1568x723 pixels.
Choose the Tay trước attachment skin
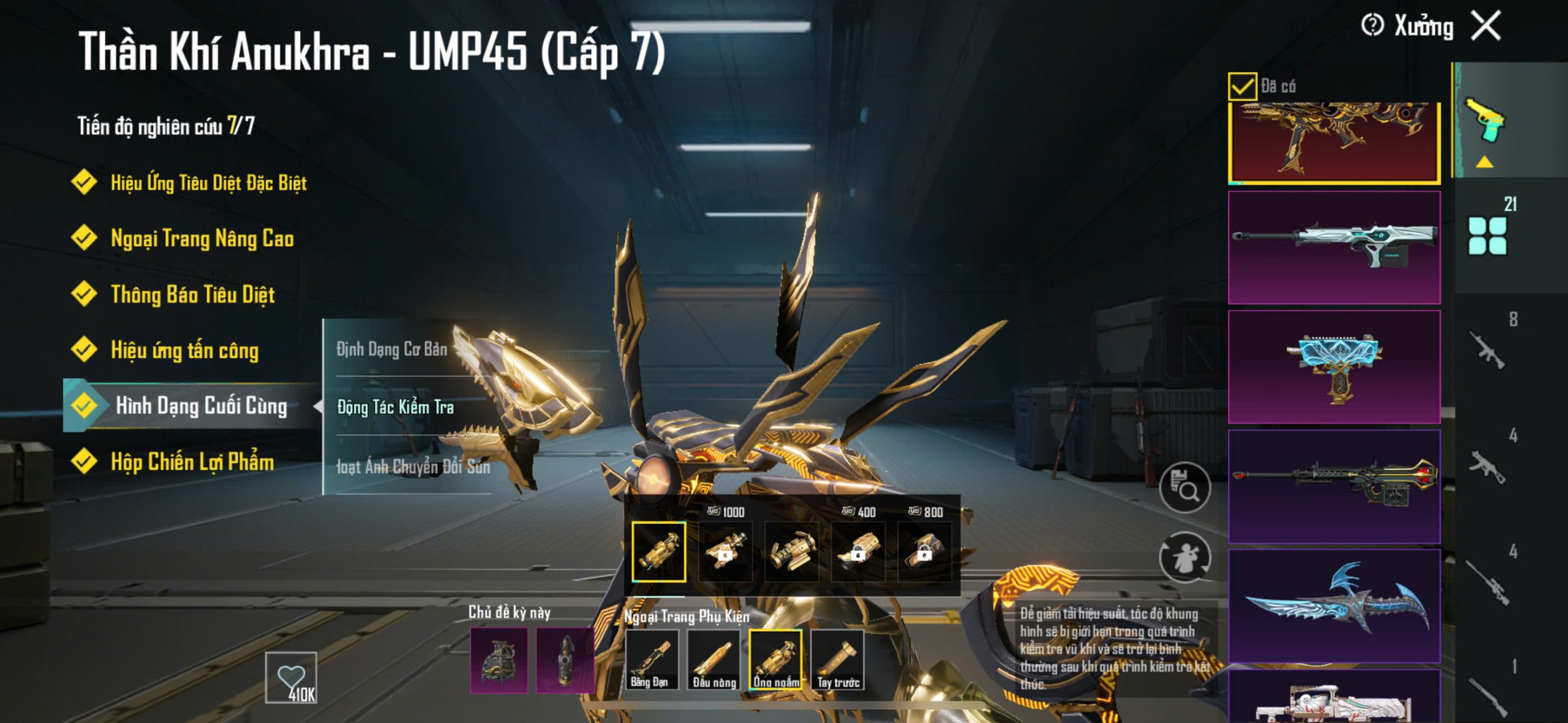pyautogui.click(x=838, y=659)
